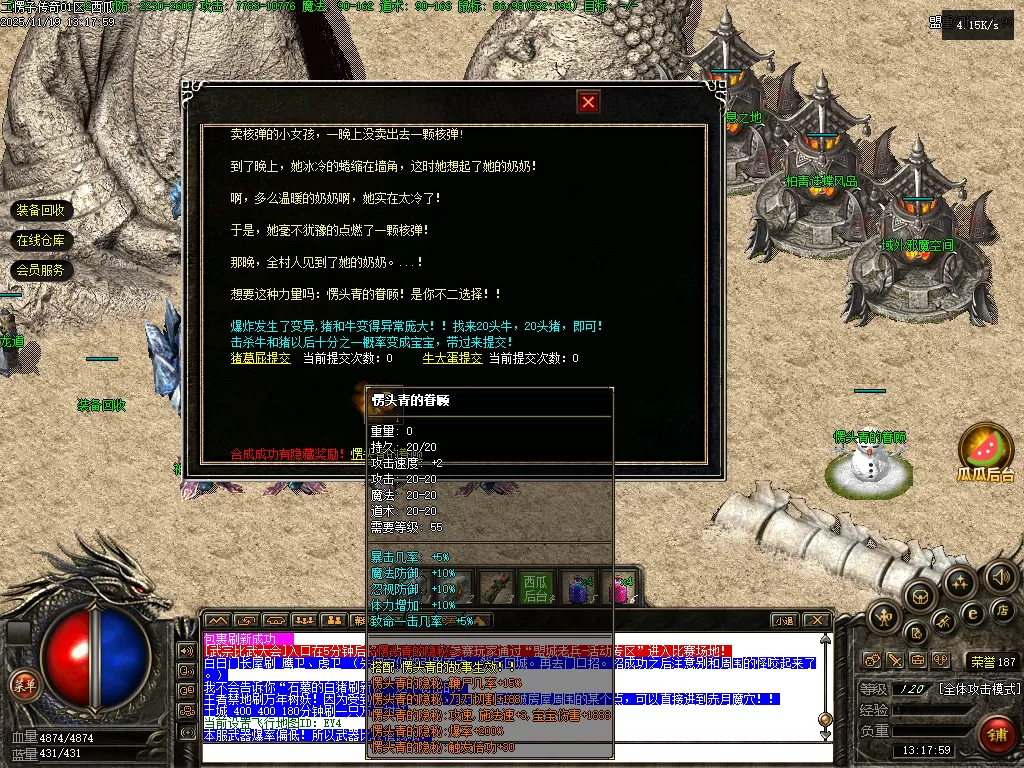The width and height of the screenshot is (1024, 768).
Task: Click the crossed swords icon beside the e button
Action: (x=943, y=623)
